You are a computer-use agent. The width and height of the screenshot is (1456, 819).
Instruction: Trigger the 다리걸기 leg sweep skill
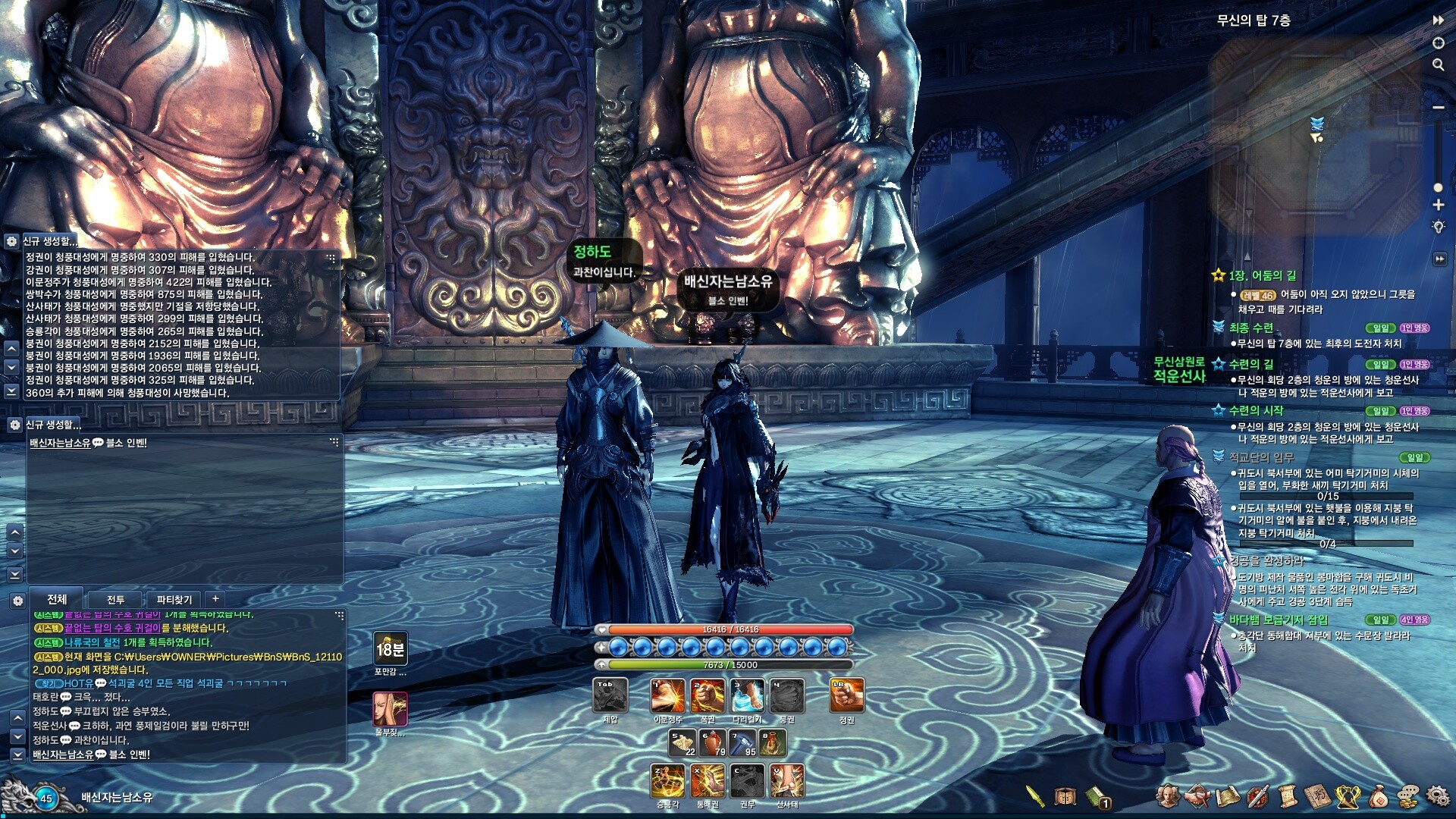(747, 695)
